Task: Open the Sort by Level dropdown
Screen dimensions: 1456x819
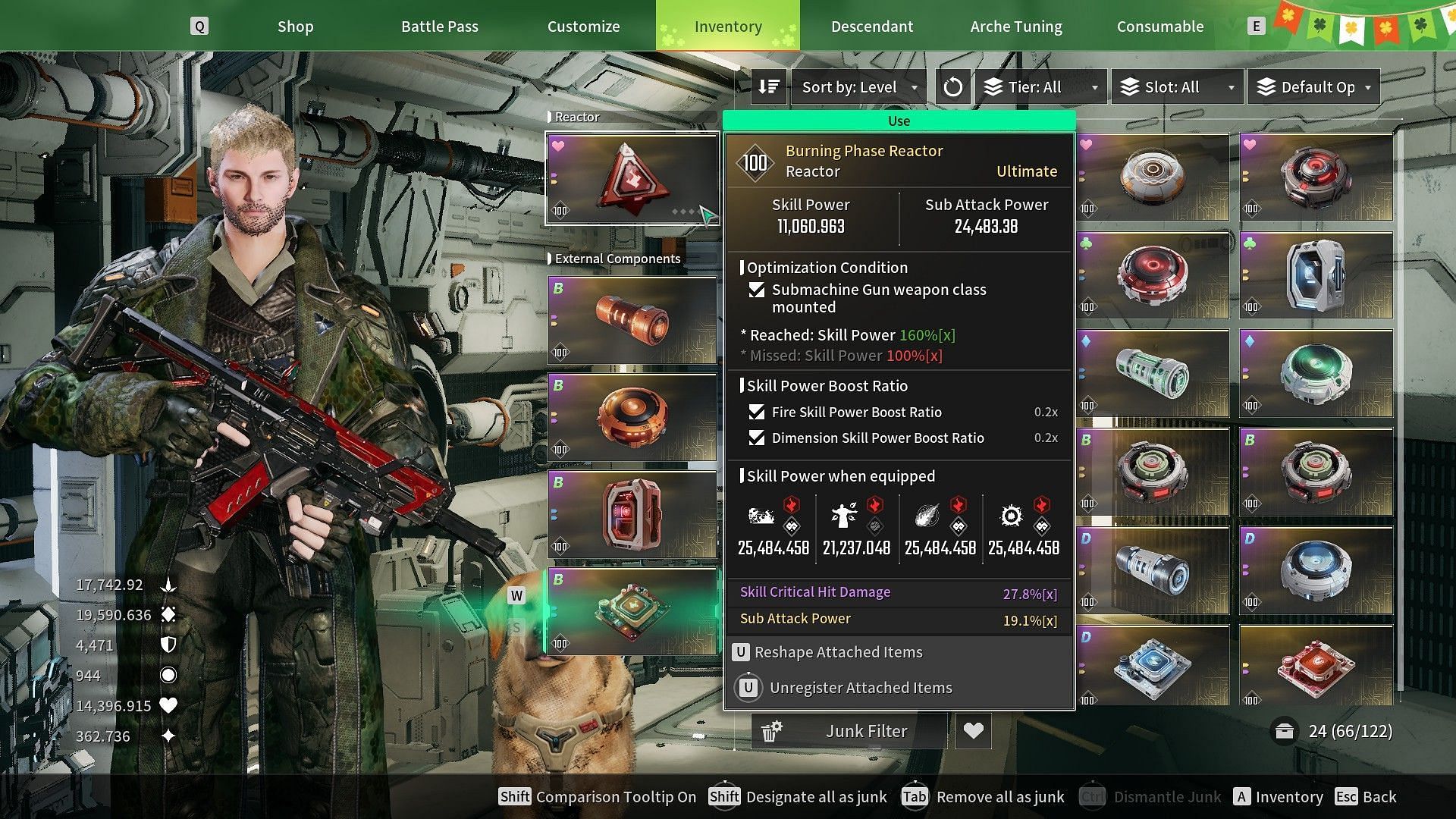Action: pyautogui.click(x=859, y=87)
